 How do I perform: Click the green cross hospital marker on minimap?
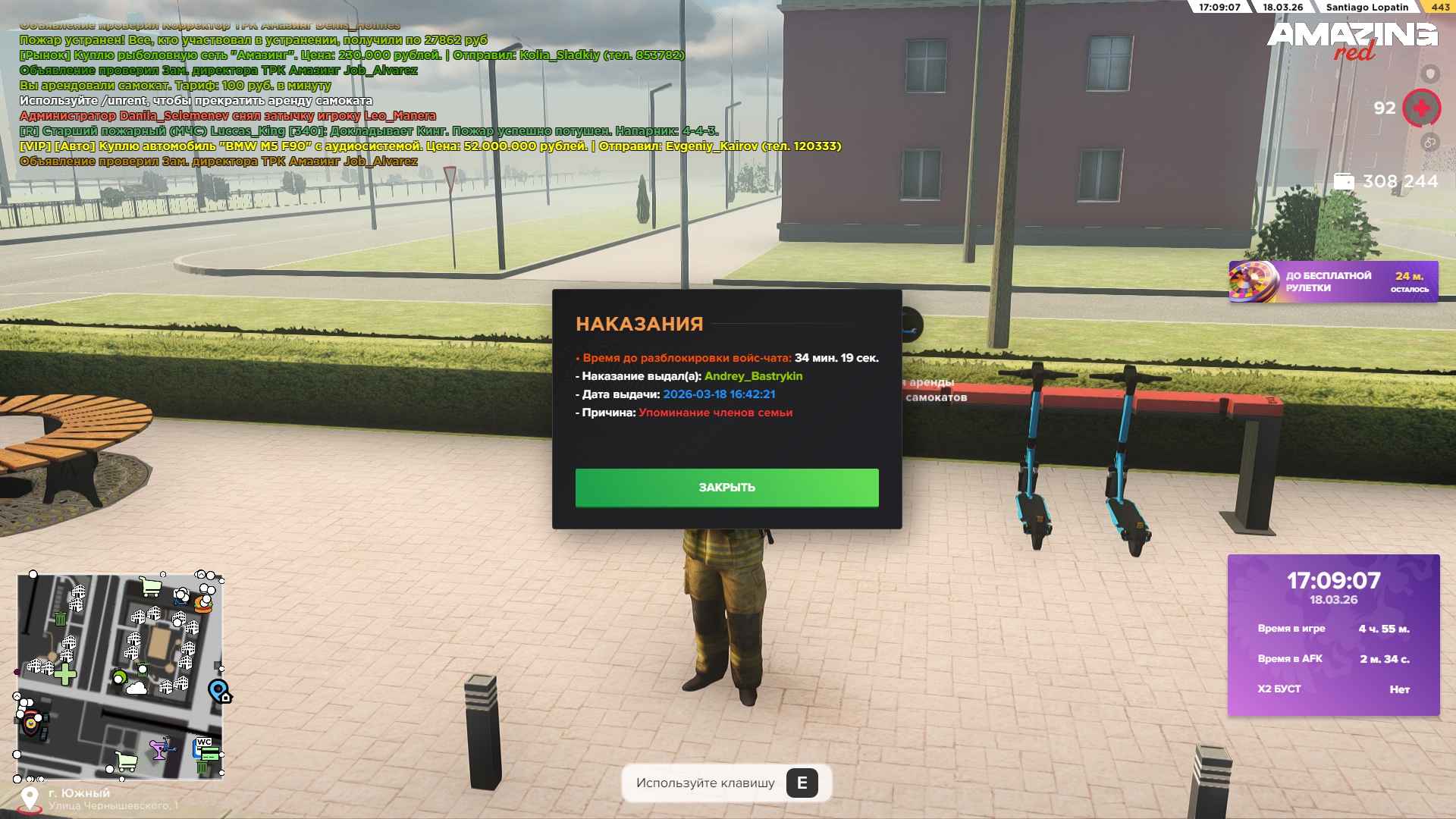click(65, 673)
